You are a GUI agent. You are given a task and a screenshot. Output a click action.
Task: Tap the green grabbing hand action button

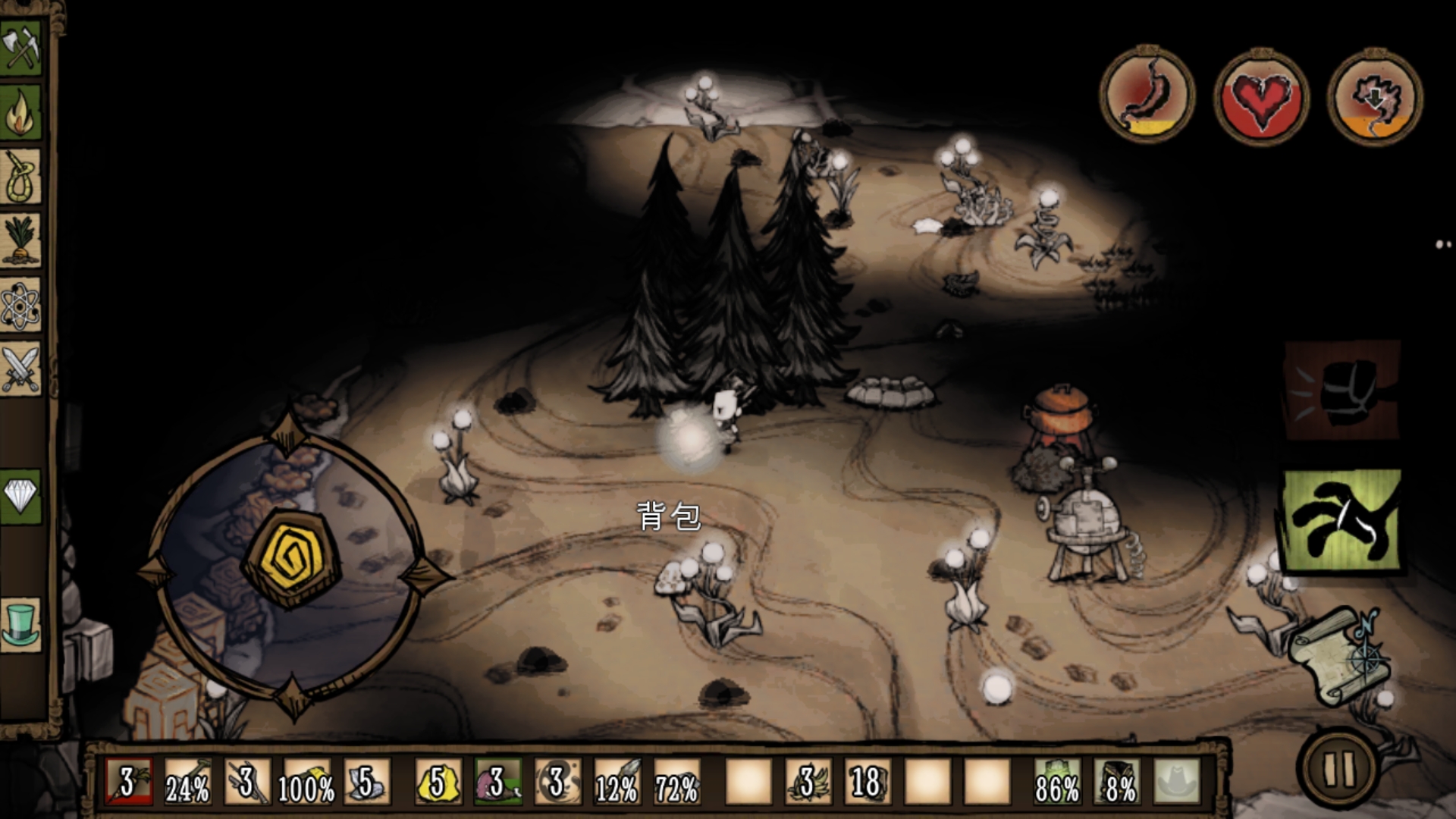point(1341,522)
